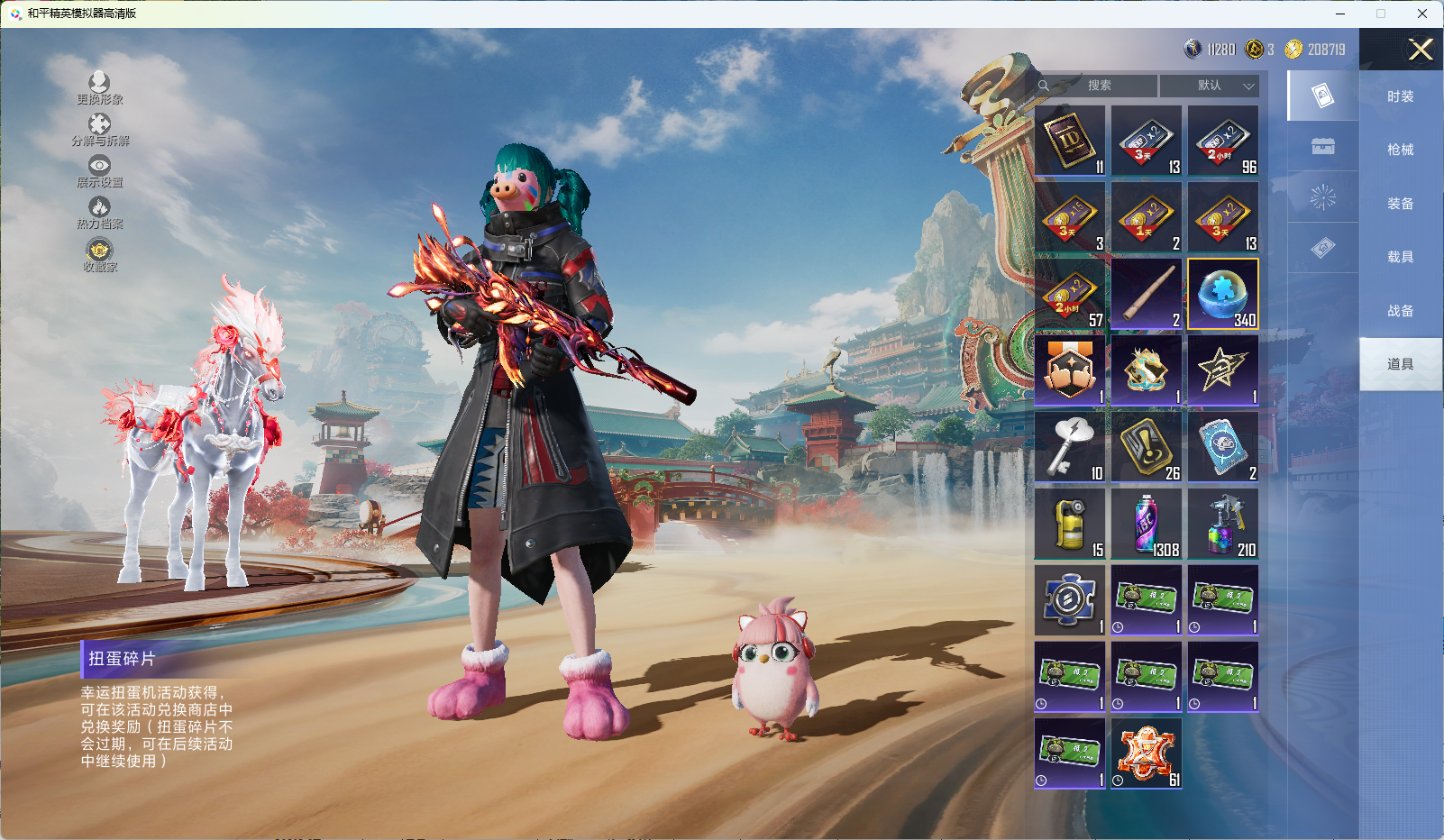Switch to the 装备 equipment tab
The height and width of the screenshot is (840, 1444).
pos(1400,204)
